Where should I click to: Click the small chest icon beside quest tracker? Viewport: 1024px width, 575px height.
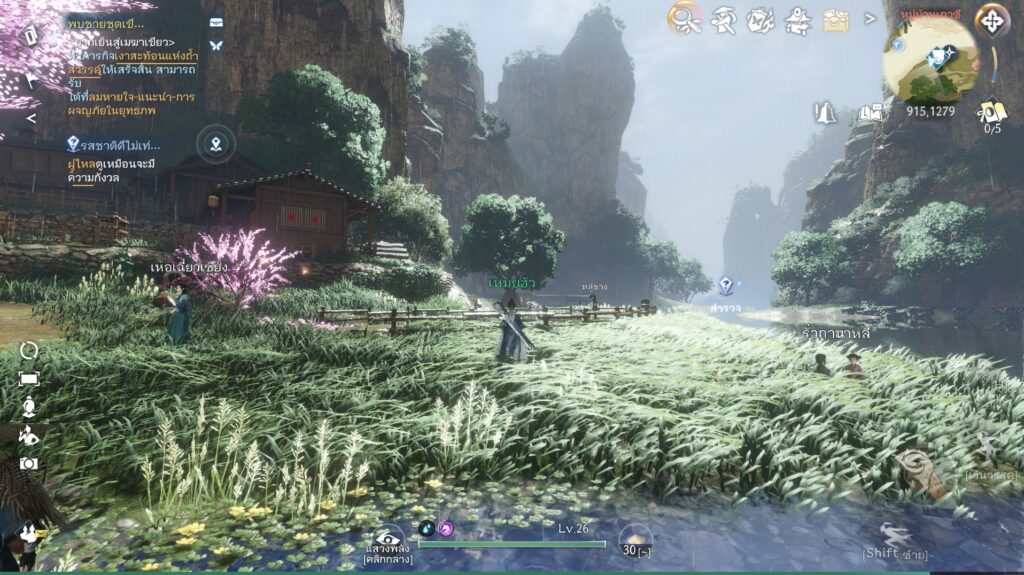(216, 21)
